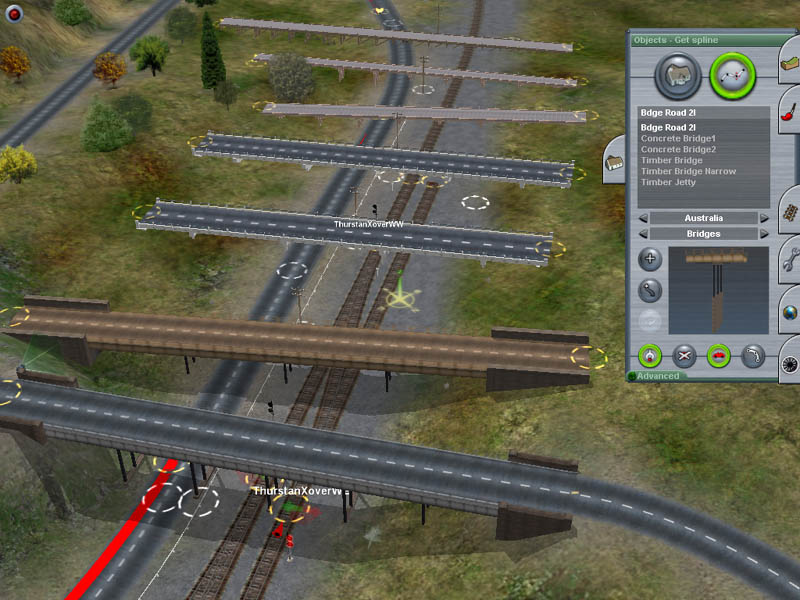Viewport: 800px width, 600px height.
Task: Click the delete spline X button
Action: pos(684,355)
